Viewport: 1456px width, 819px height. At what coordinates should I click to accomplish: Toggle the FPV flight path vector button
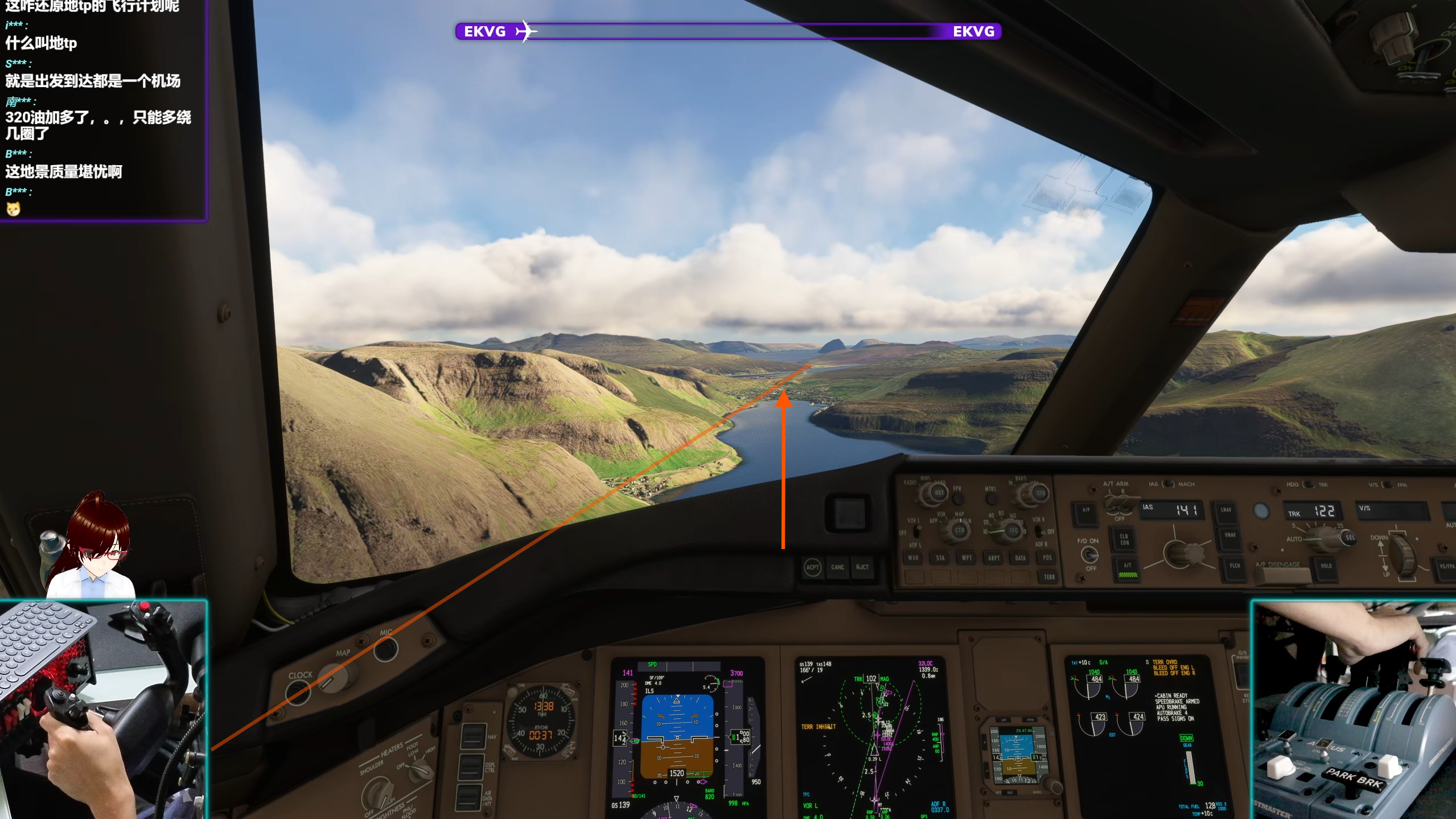(959, 499)
